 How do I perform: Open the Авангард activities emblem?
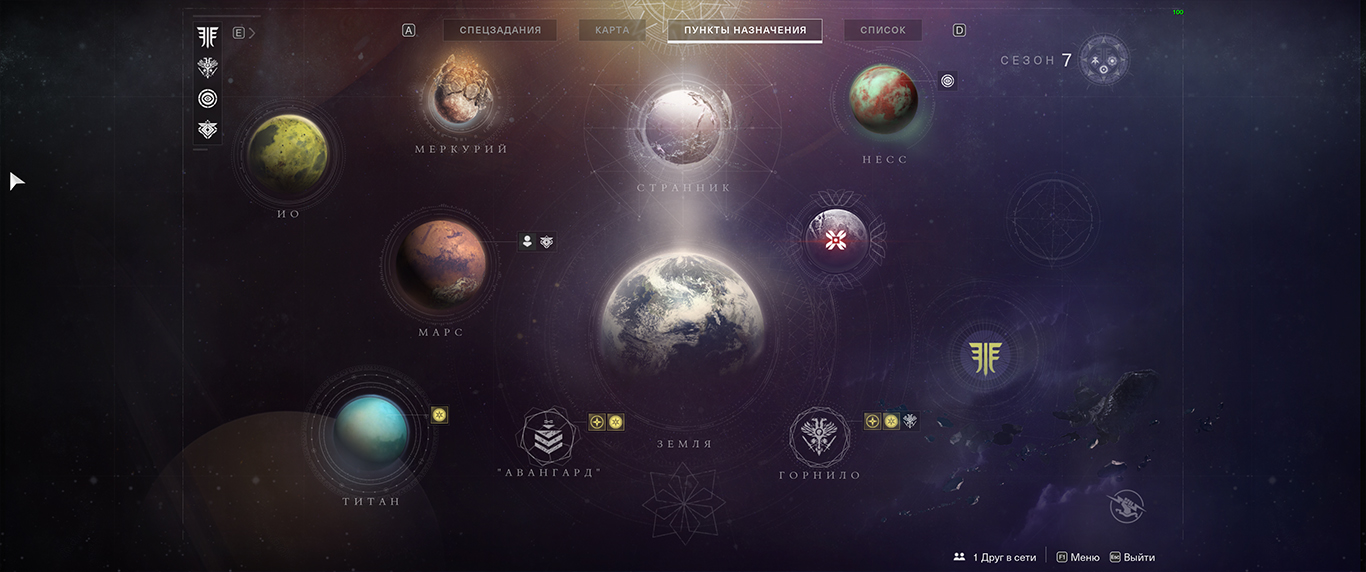pyautogui.click(x=550, y=435)
